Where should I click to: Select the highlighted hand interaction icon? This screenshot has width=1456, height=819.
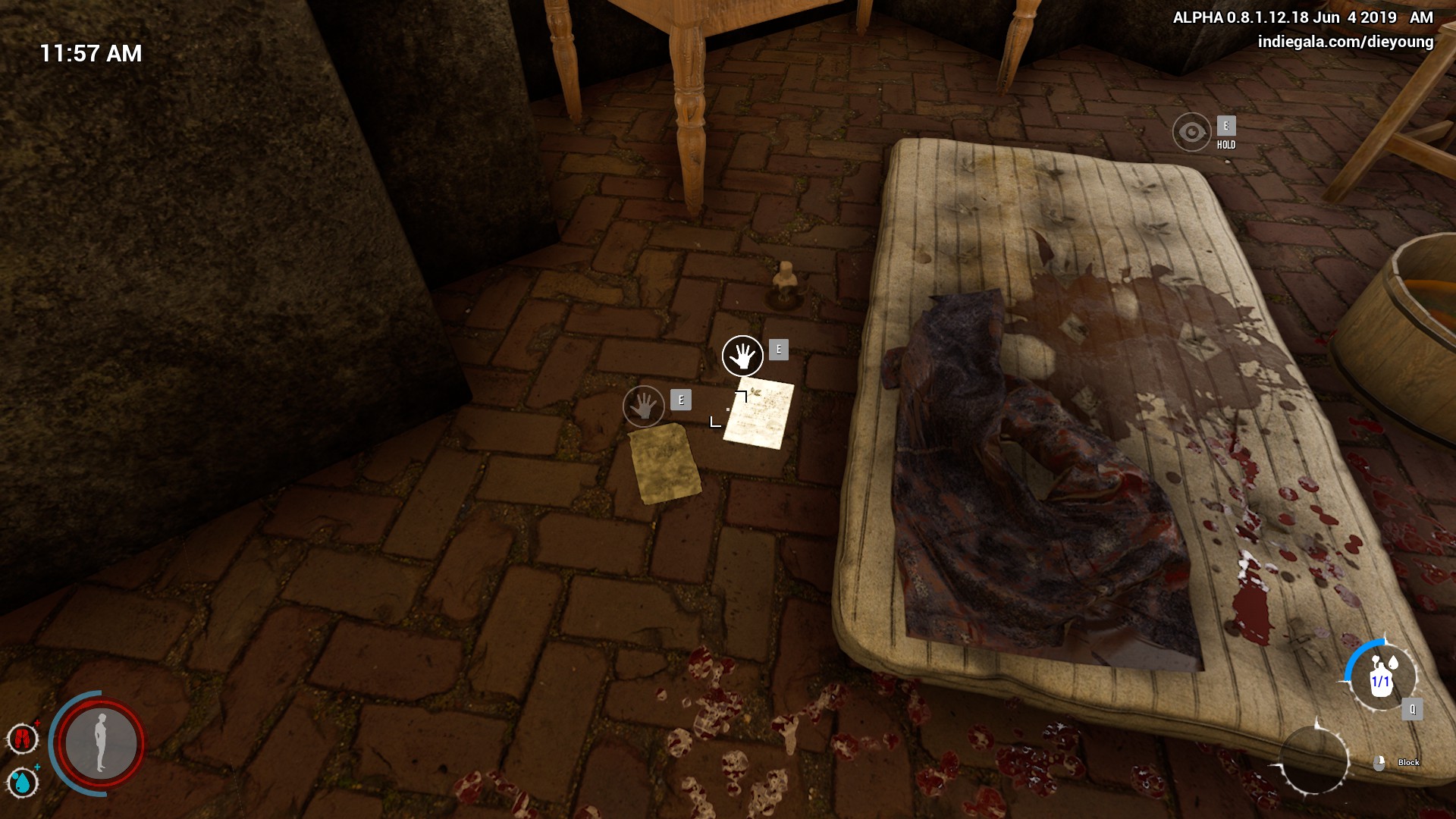coord(742,356)
